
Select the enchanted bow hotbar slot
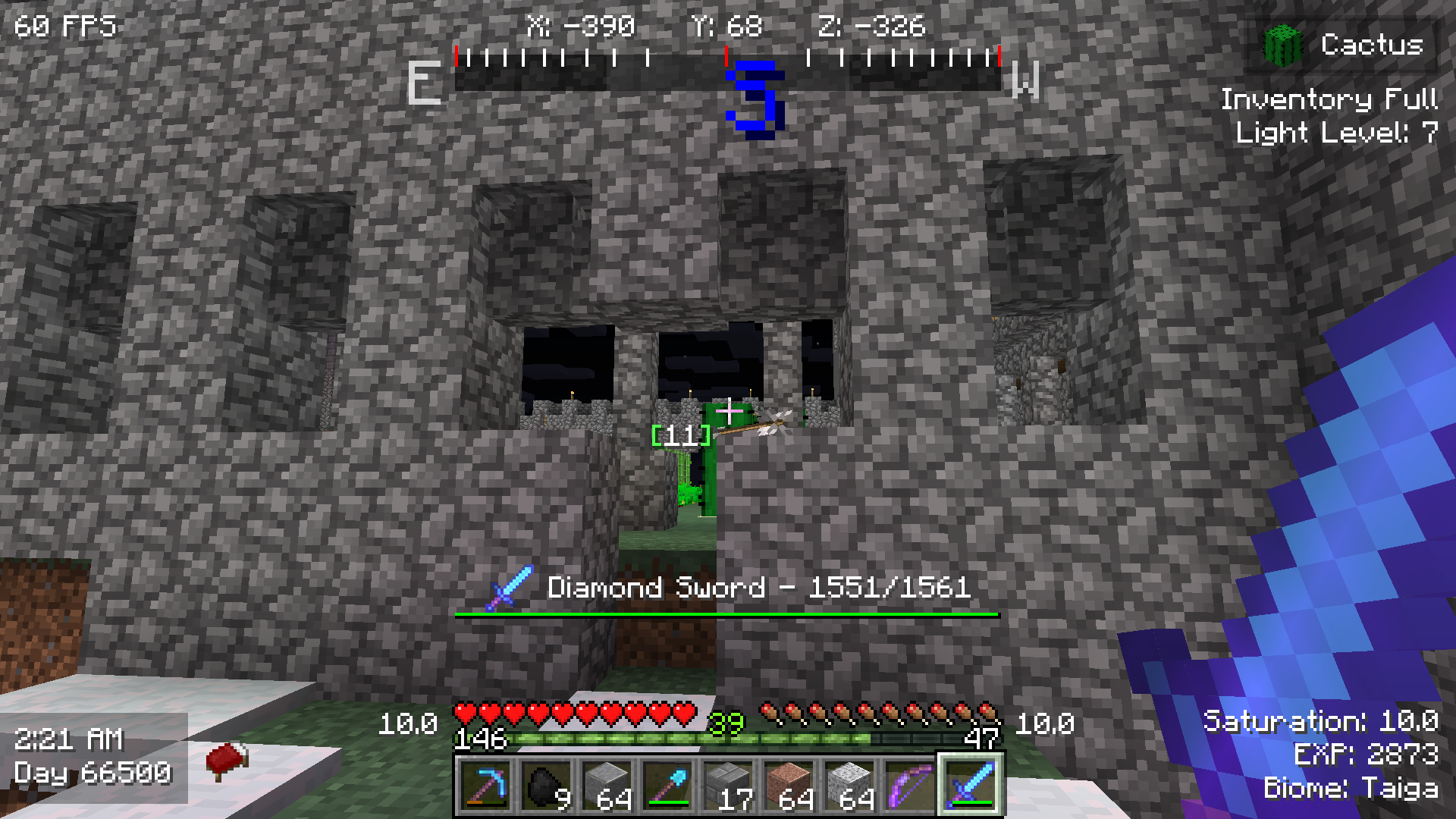(910, 785)
